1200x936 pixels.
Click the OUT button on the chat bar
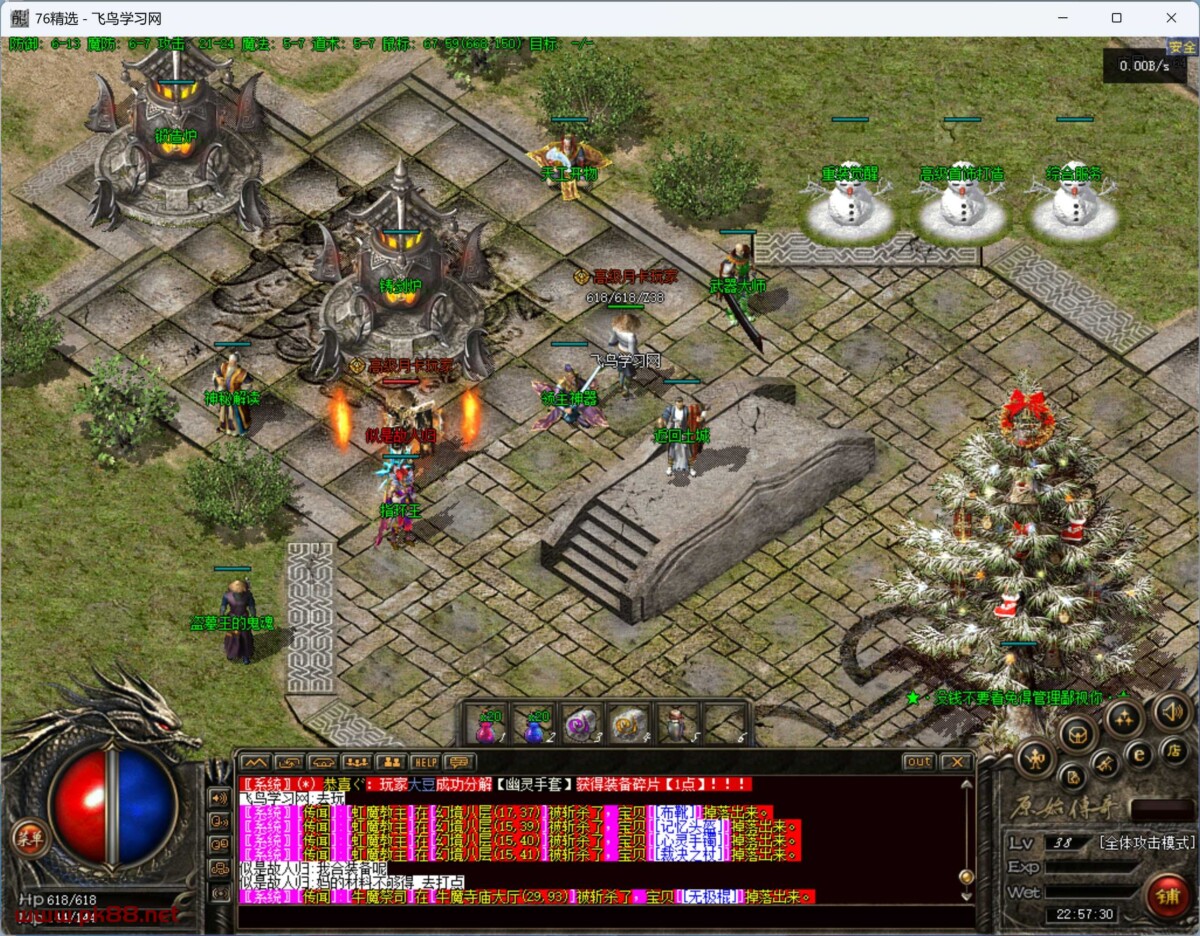[x=918, y=762]
